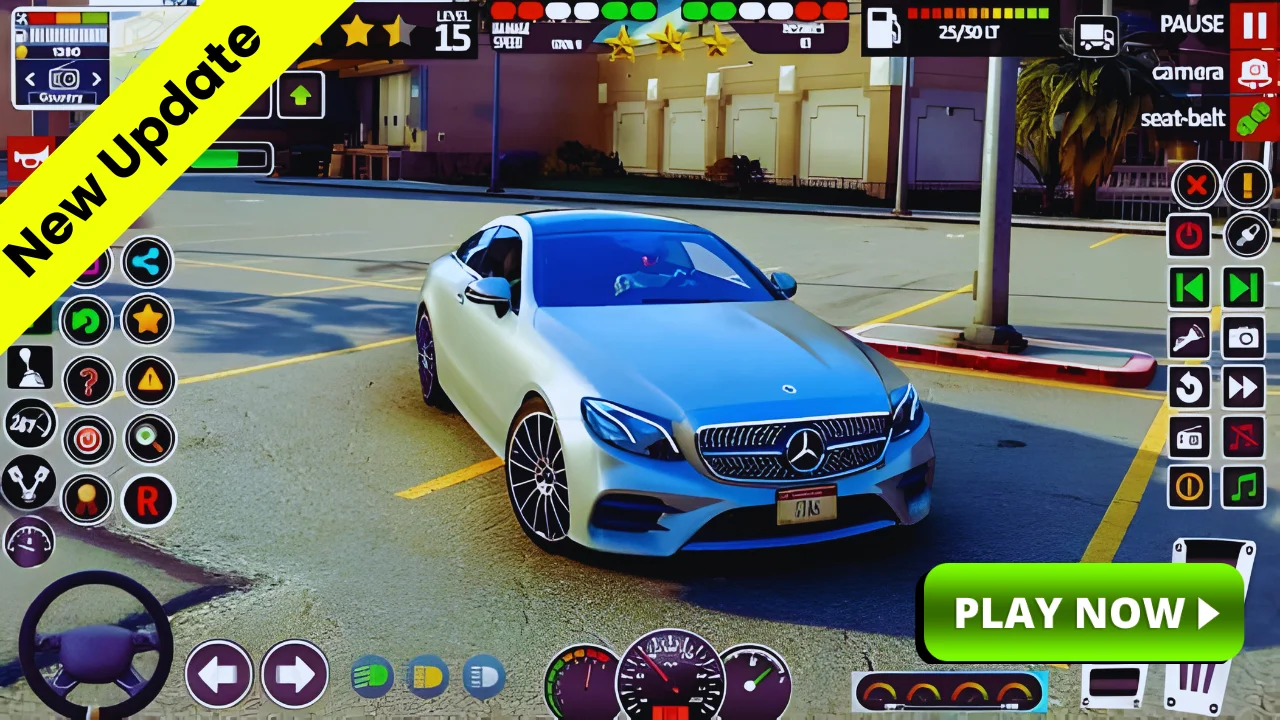The width and height of the screenshot is (1280, 720).
Task: Click the previous-level green back arrow
Action: 1189,289
